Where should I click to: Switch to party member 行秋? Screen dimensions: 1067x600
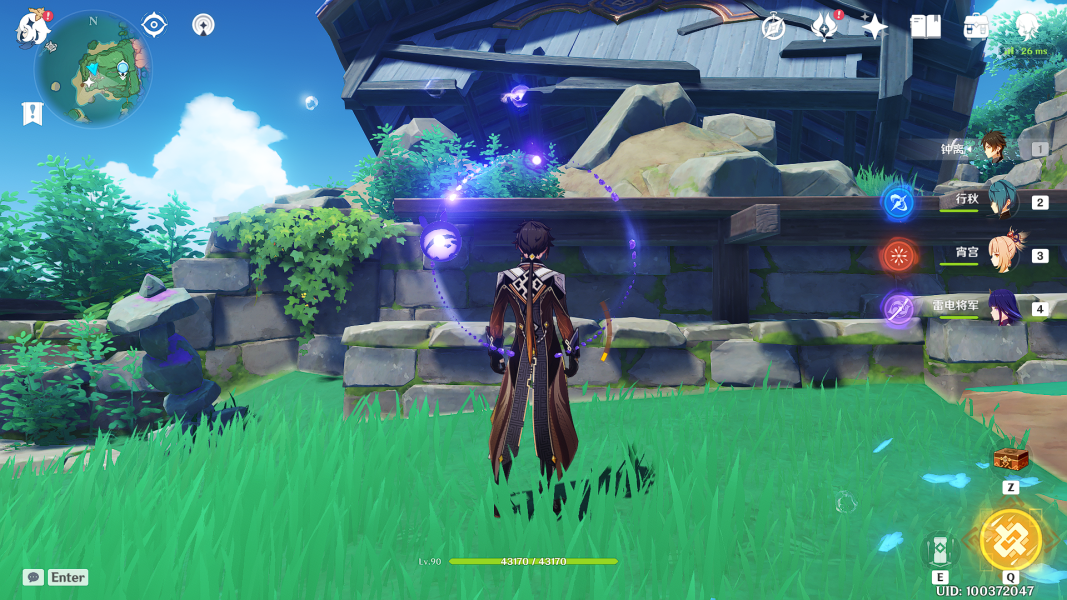(1001, 201)
